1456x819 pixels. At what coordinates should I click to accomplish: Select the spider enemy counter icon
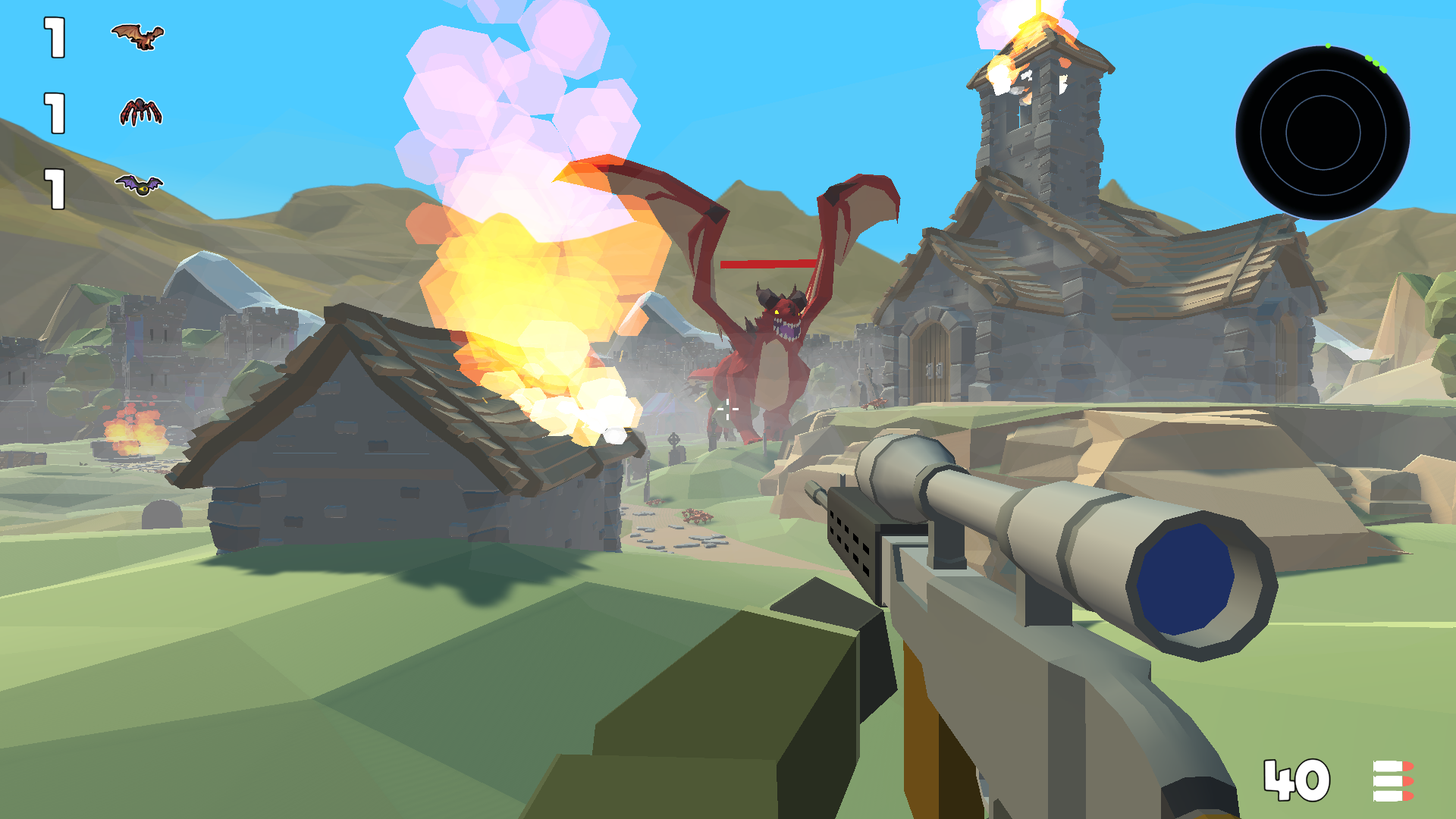(x=140, y=112)
